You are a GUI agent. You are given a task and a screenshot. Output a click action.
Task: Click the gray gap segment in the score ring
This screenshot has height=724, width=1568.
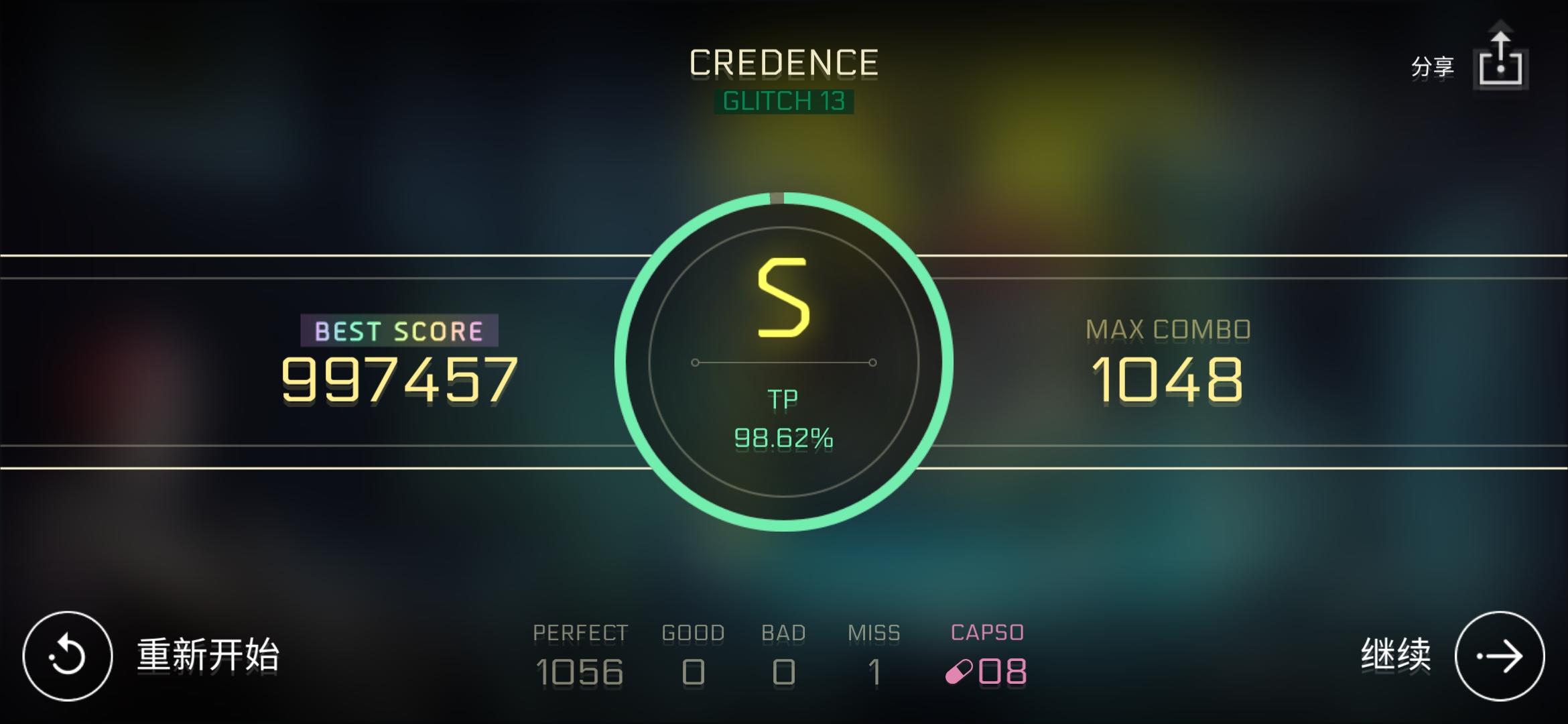coord(775,198)
